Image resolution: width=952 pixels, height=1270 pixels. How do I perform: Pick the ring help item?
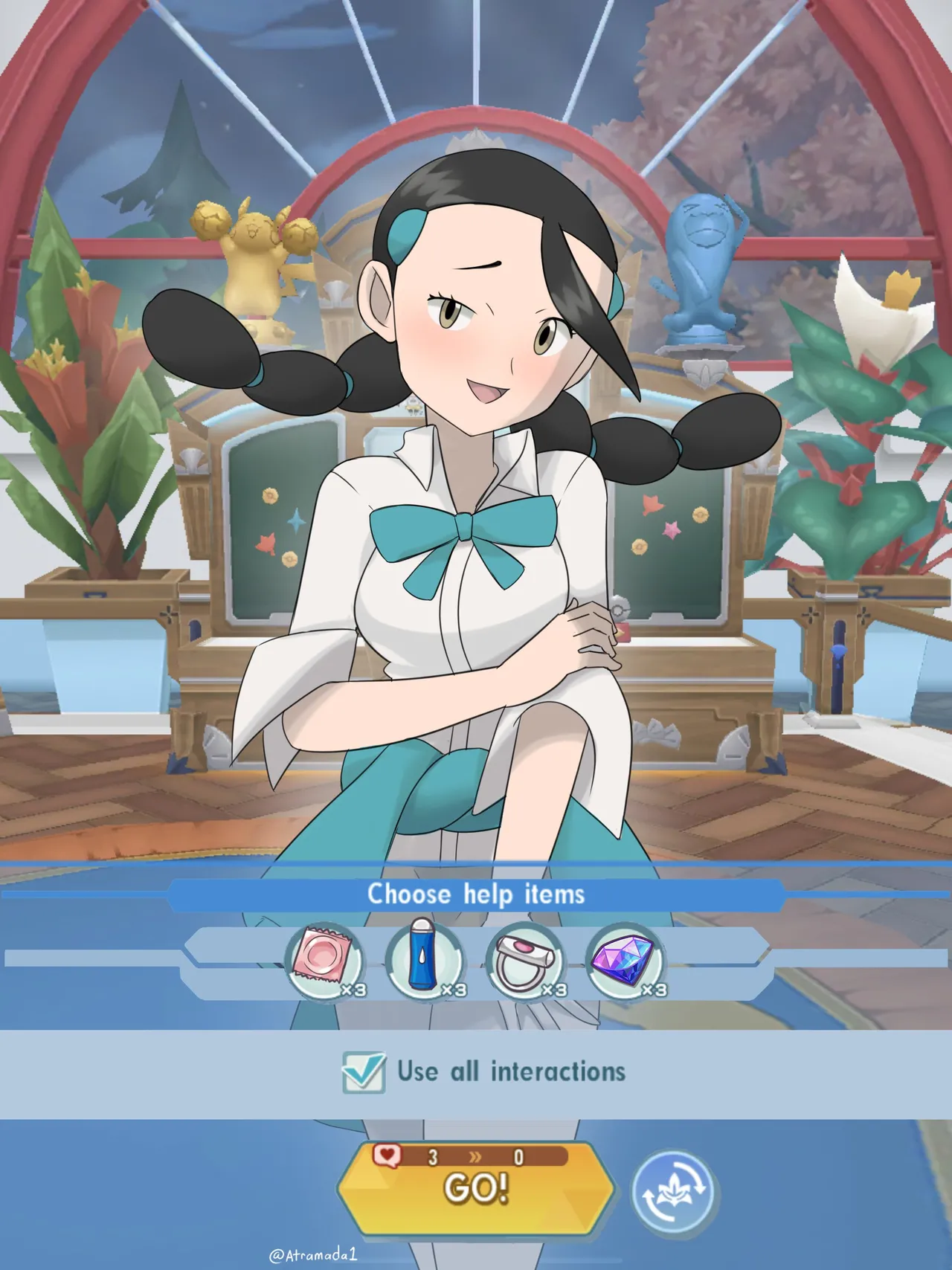pos(525,962)
